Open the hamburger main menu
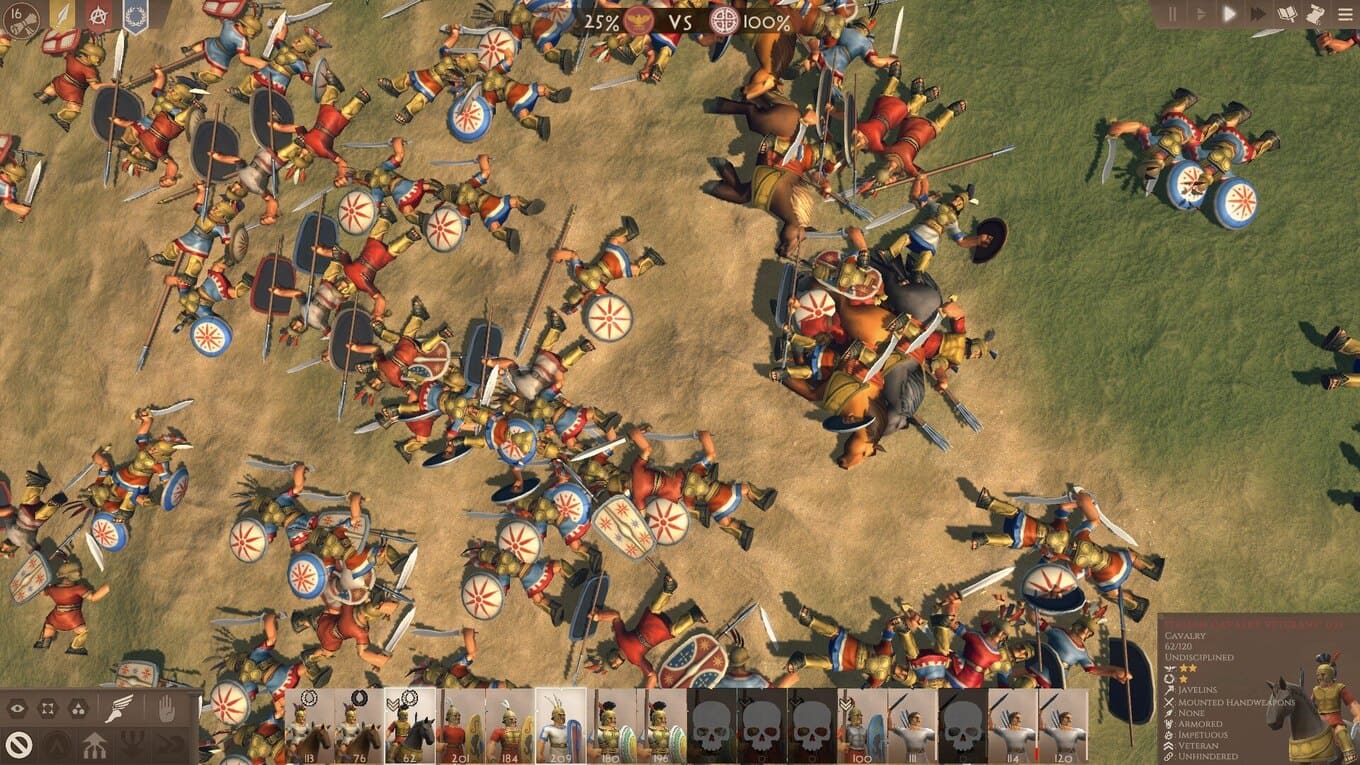The width and height of the screenshot is (1360, 765). pos(1345,14)
